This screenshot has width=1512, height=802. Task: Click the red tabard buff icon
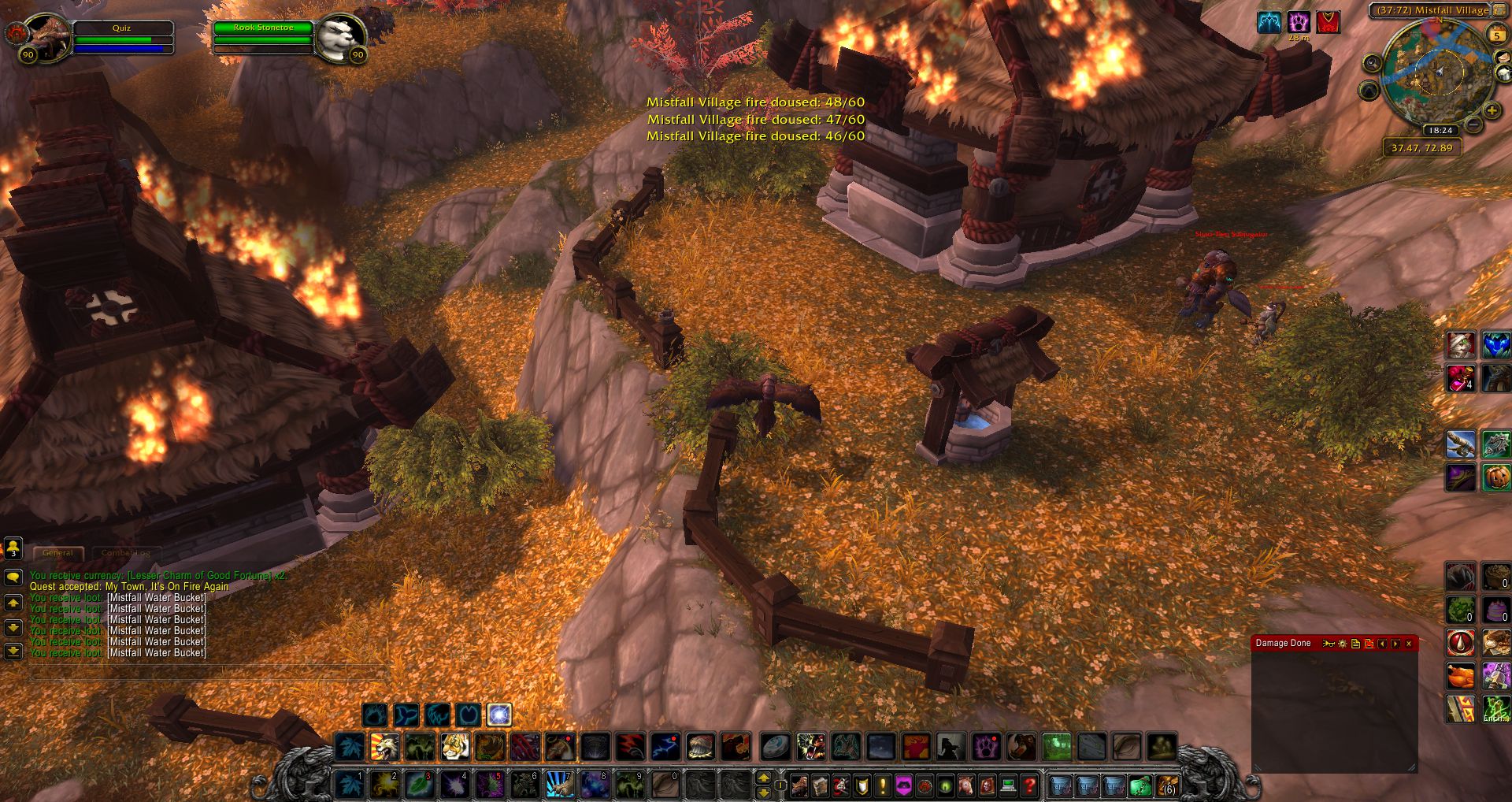point(1328,22)
